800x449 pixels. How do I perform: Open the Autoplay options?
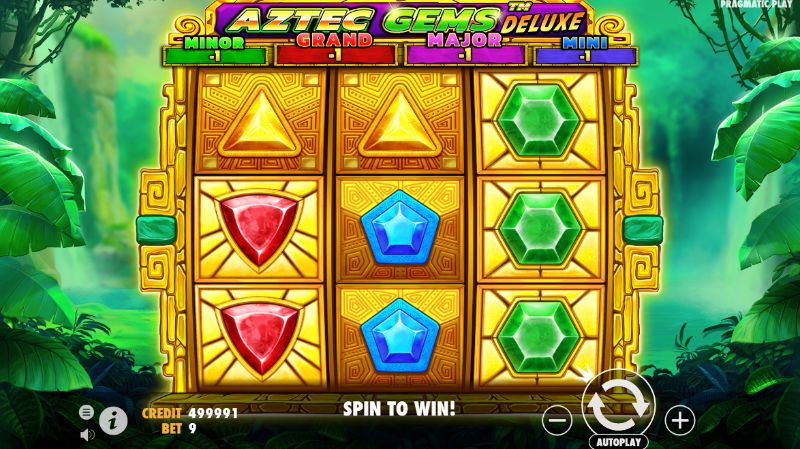pos(618,441)
